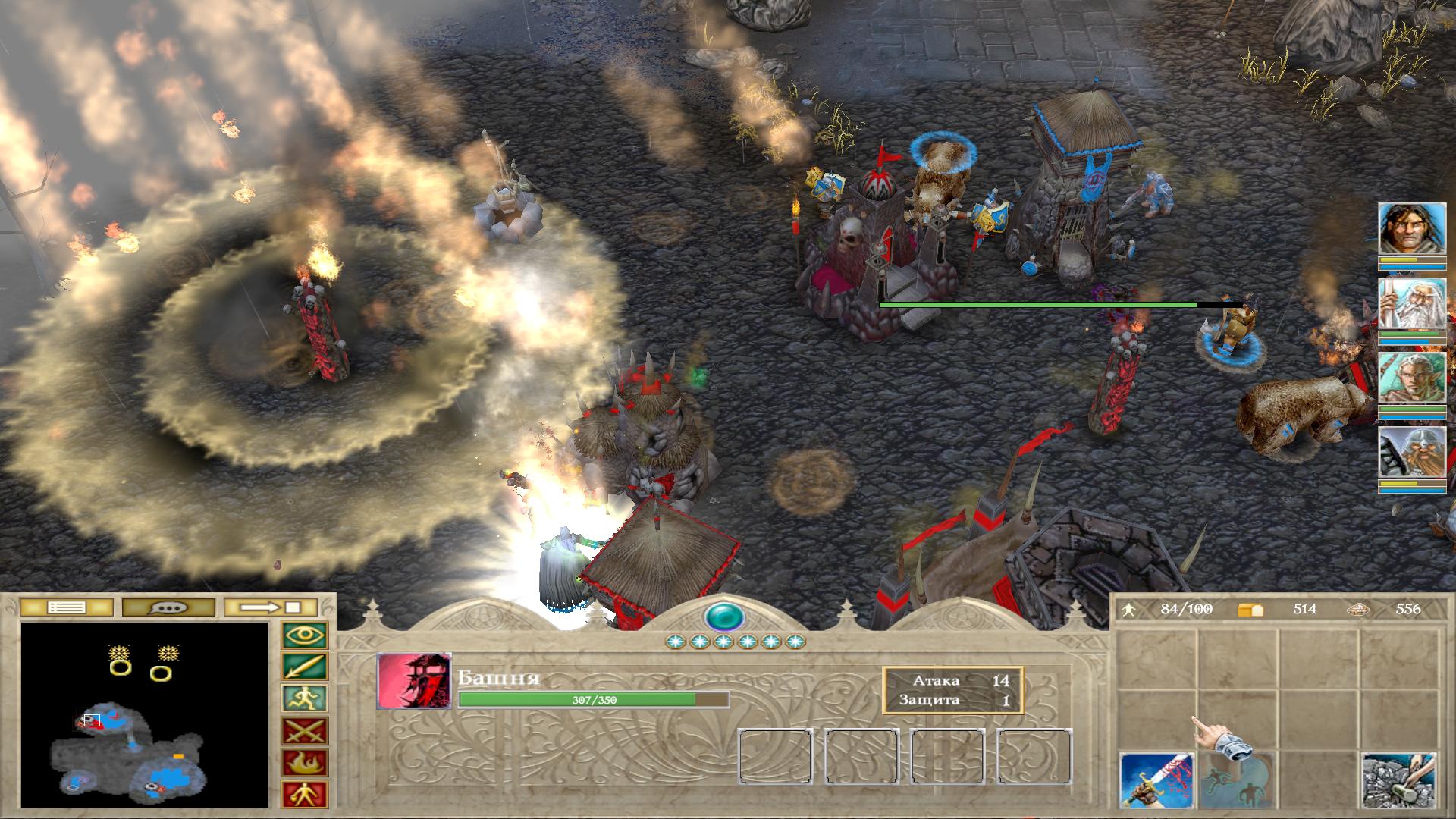Click the red standing figure icon

click(304, 794)
